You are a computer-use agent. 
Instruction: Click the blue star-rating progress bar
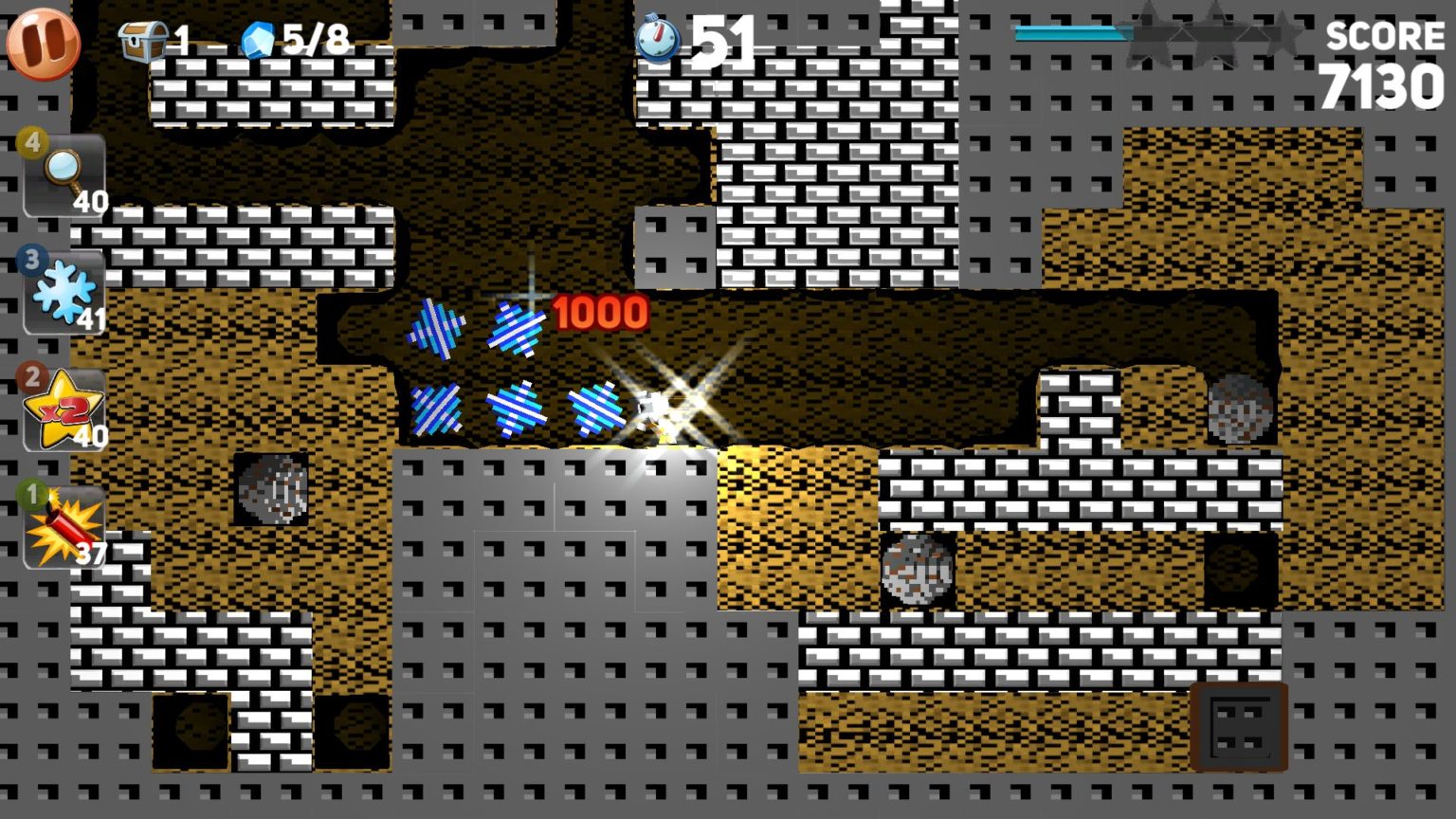point(1069,32)
